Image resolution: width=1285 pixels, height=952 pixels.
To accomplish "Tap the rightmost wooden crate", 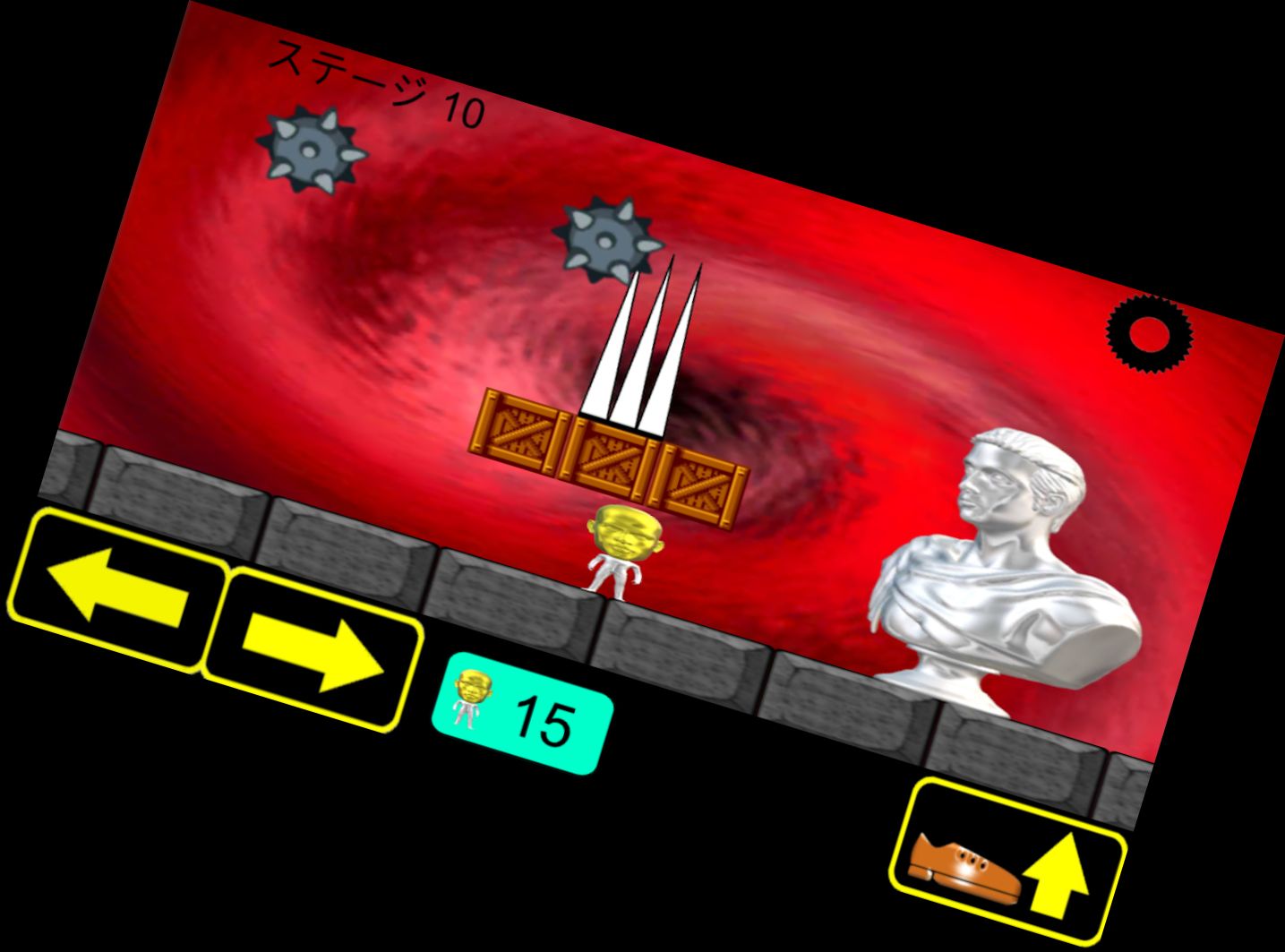I will (697, 484).
